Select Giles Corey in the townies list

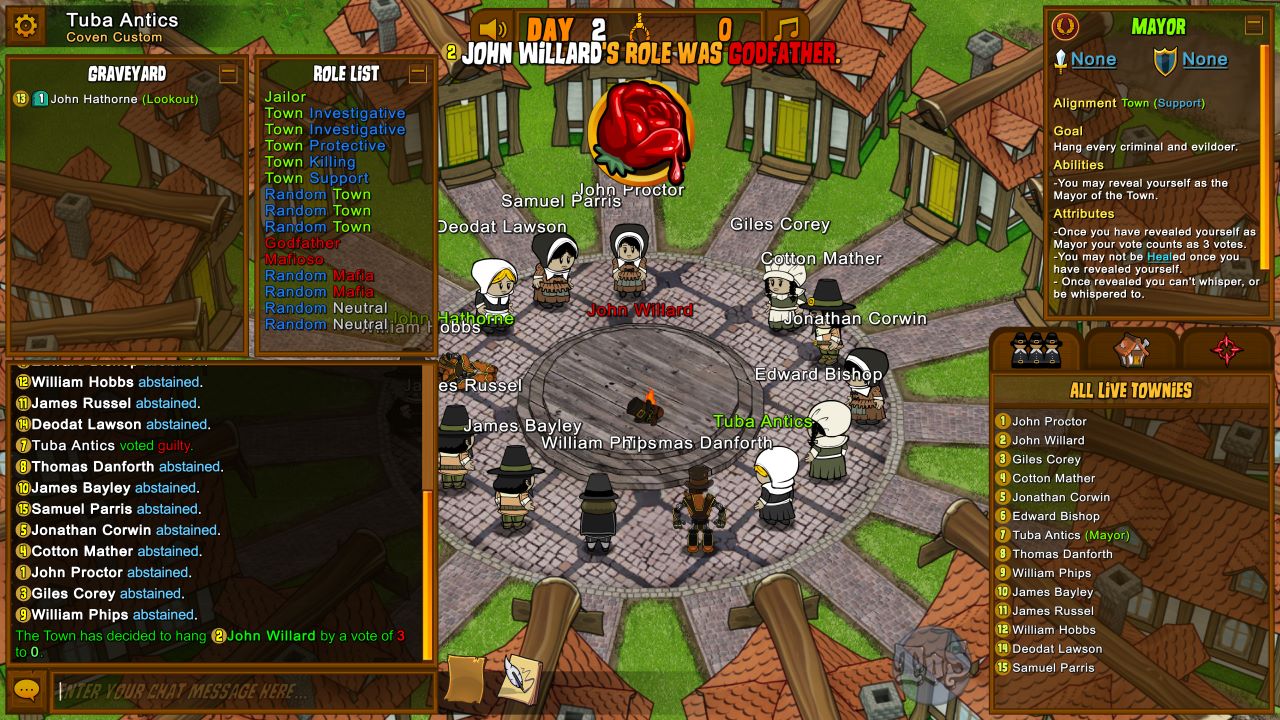click(1046, 460)
